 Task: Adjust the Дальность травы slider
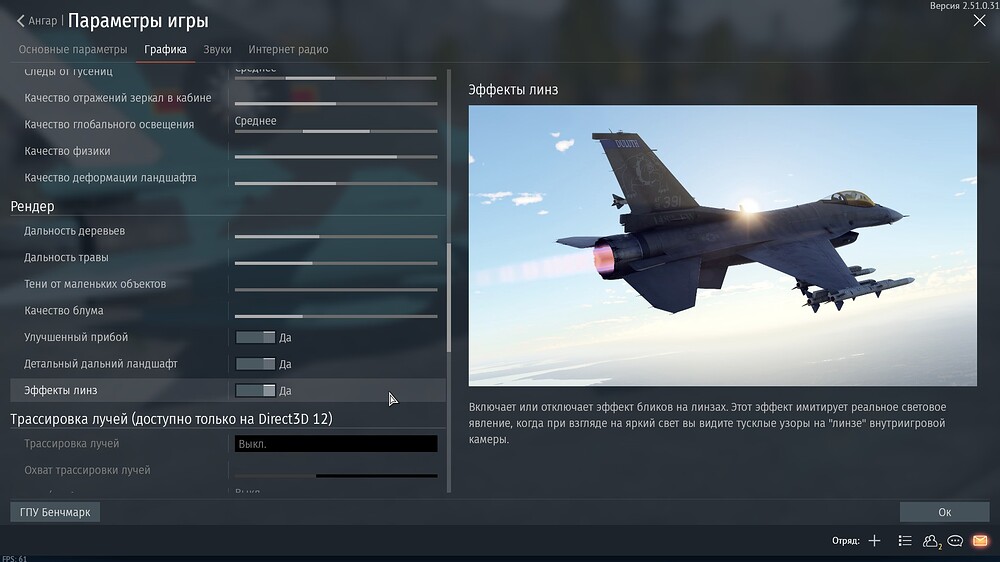[x=336, y=263]
